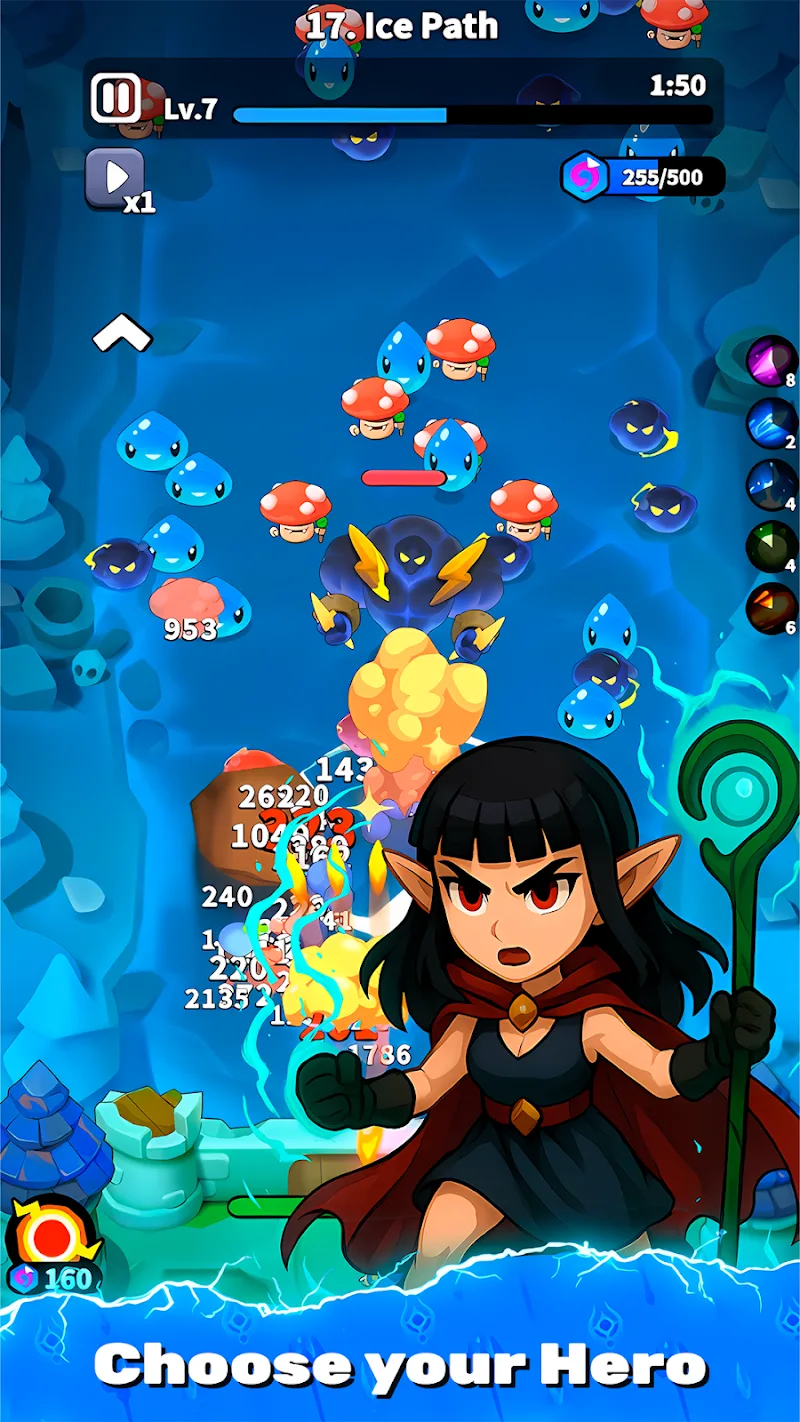Select the purple skill orb

[x=770, y=360]
